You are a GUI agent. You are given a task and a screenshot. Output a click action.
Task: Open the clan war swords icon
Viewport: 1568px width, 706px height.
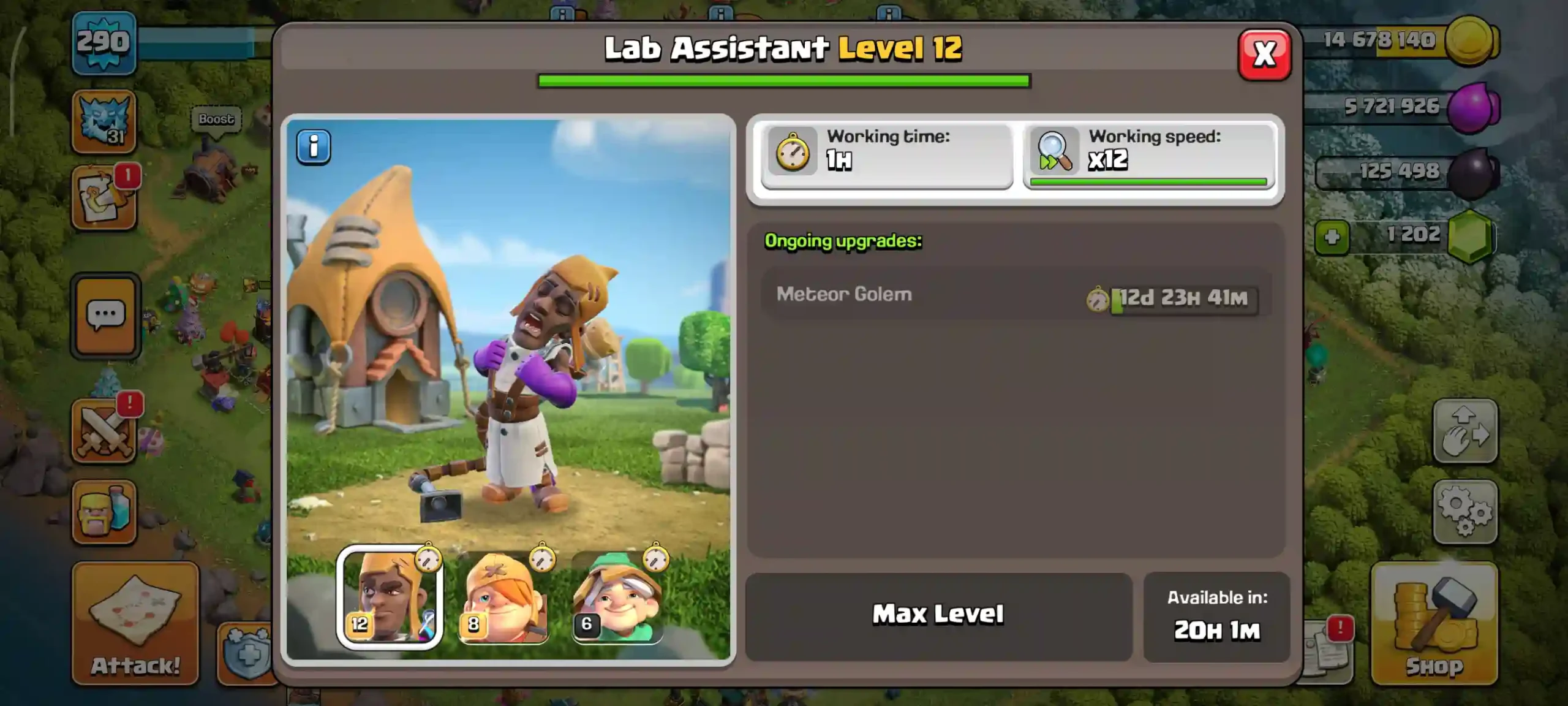click(104, 429)
